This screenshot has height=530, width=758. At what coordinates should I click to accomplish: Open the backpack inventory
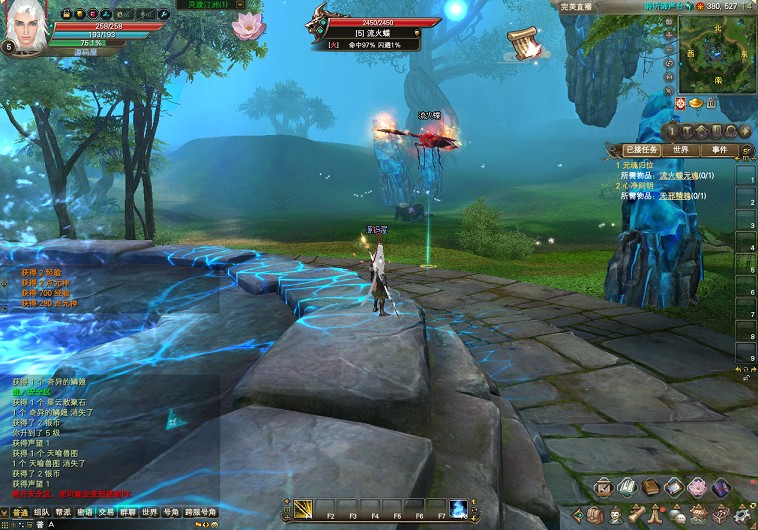[x=592, y=516]
